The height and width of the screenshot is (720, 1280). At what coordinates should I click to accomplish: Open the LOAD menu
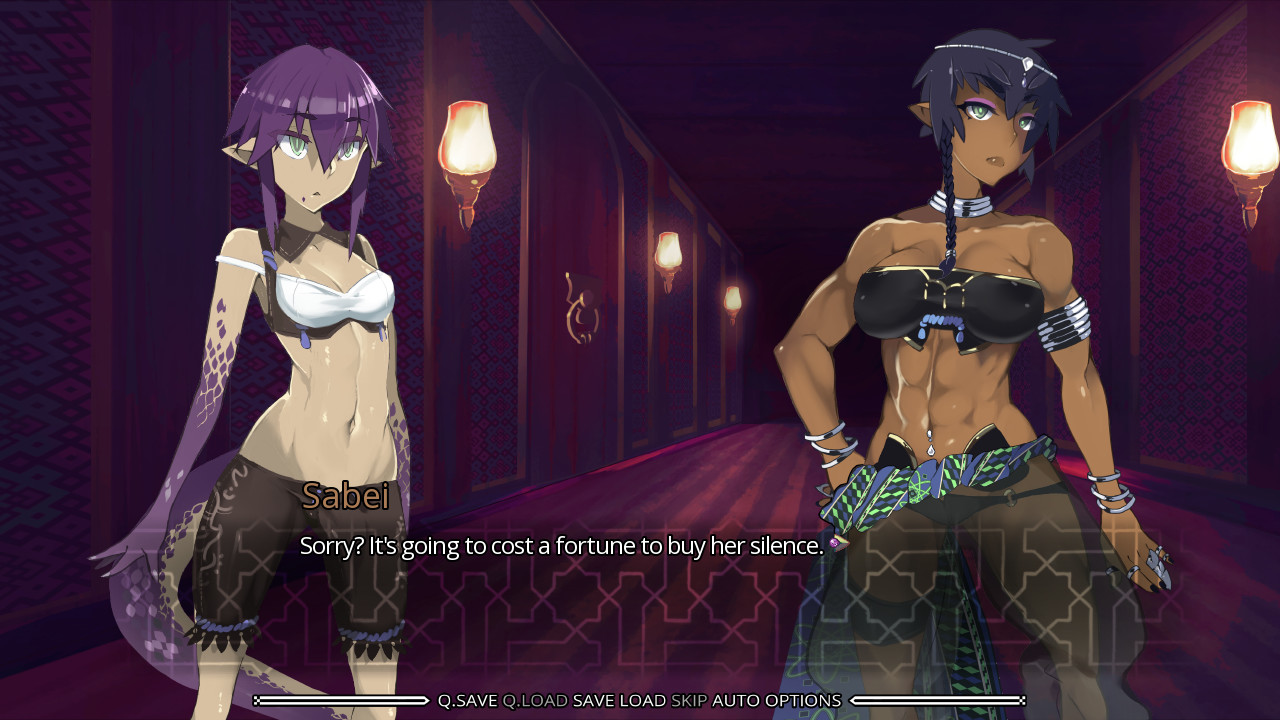(642, 701)
